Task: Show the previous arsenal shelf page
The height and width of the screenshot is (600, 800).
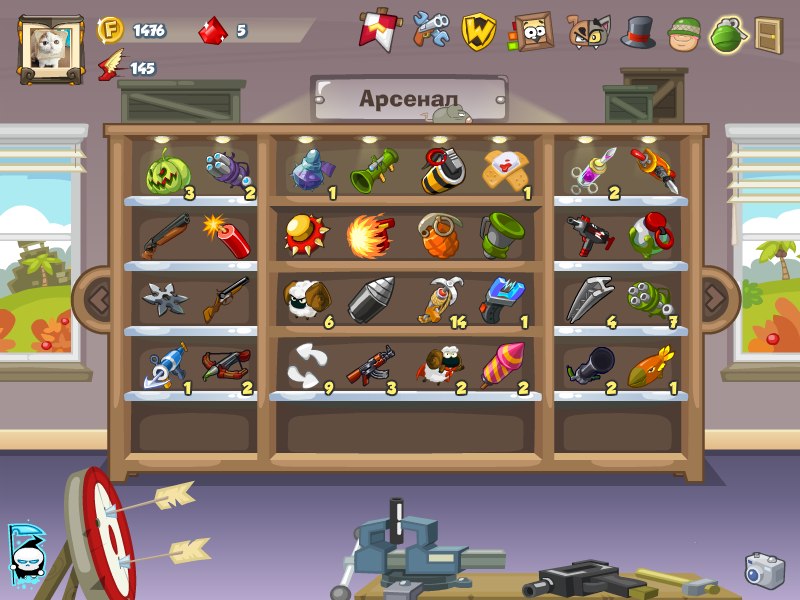Action: (97, 296)
